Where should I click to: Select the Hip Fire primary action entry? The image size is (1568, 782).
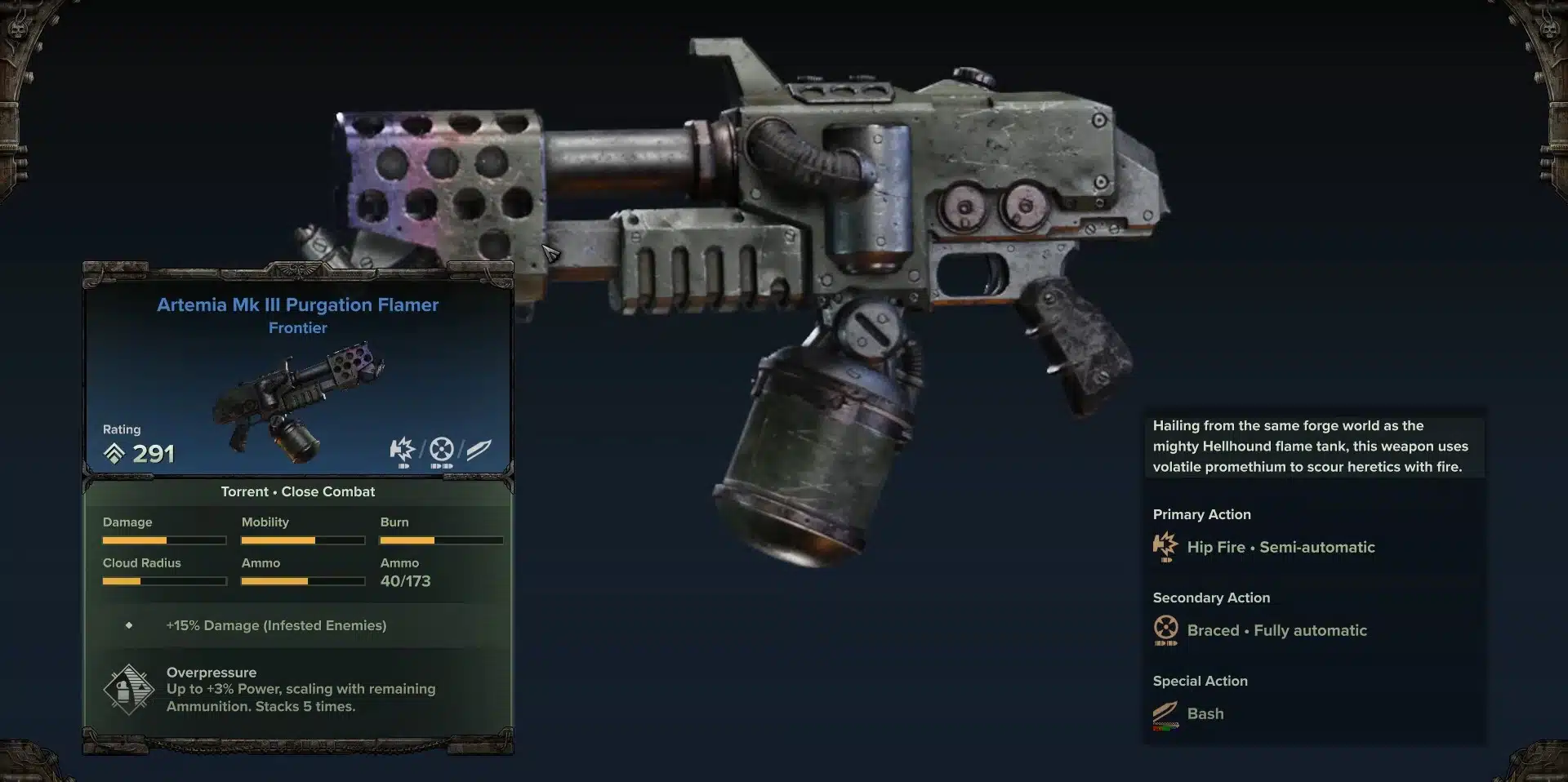pos(1280,547)
